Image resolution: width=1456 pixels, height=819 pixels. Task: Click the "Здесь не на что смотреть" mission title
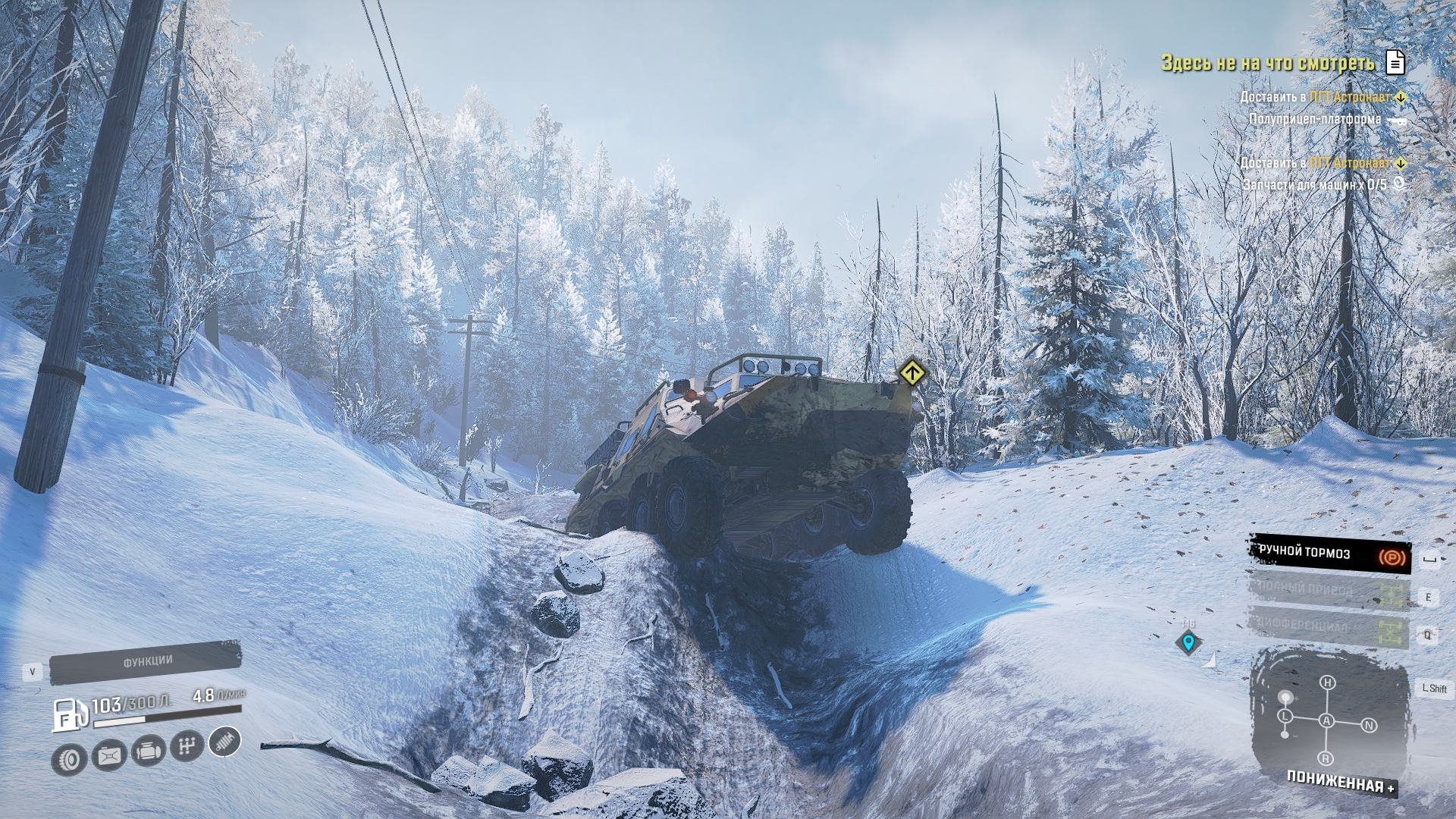(x=1267, y=63)
